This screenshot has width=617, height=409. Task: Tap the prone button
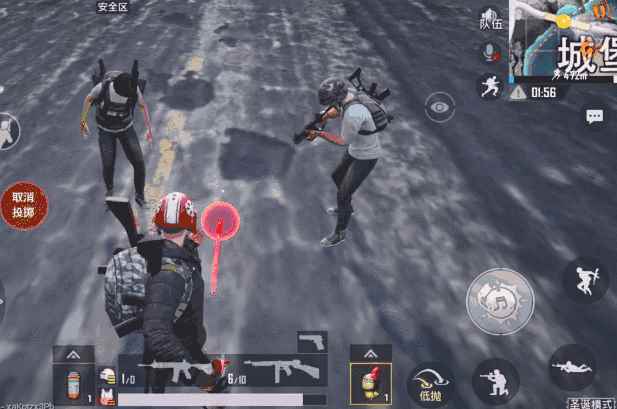572,367
